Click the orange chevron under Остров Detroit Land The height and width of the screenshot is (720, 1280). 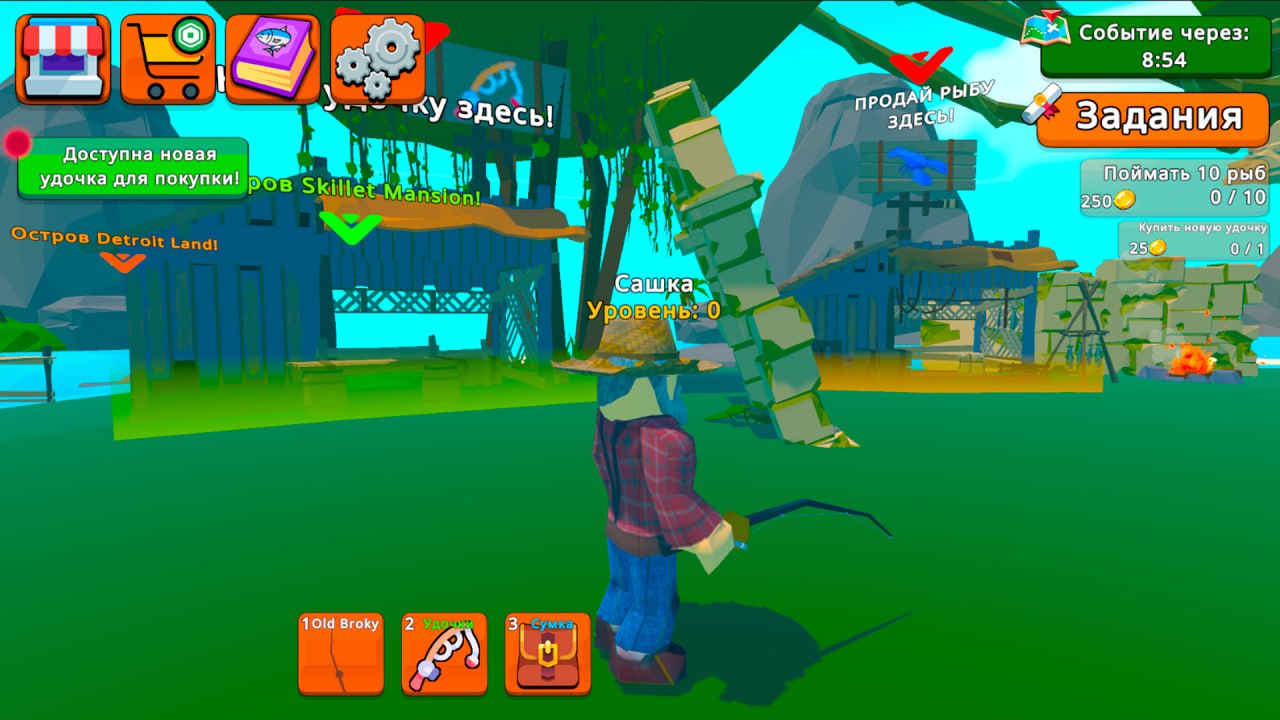coord(125,263)
